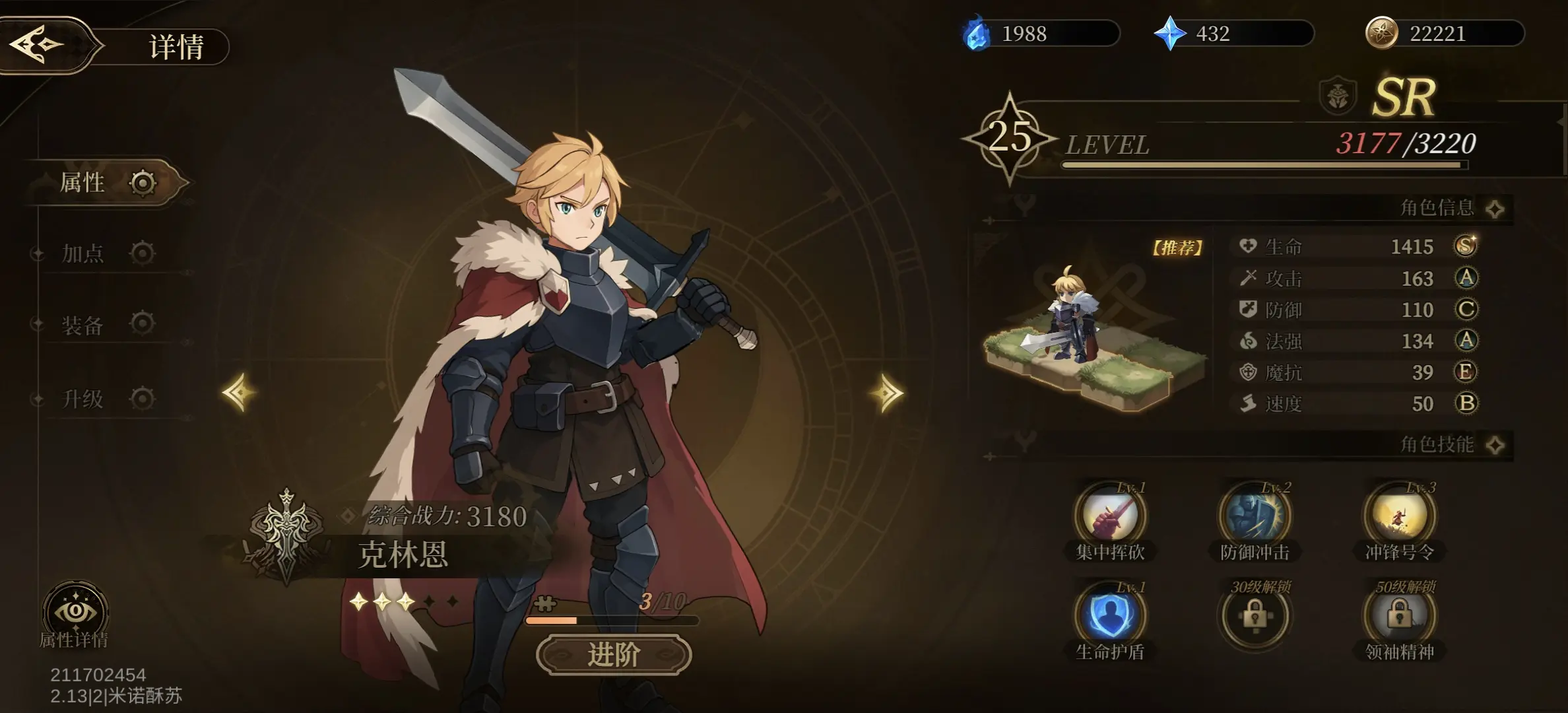Select the 防御冲击 skill icon
Image resolution: width=1568 pixels, height=713 pixels.
1255,516
